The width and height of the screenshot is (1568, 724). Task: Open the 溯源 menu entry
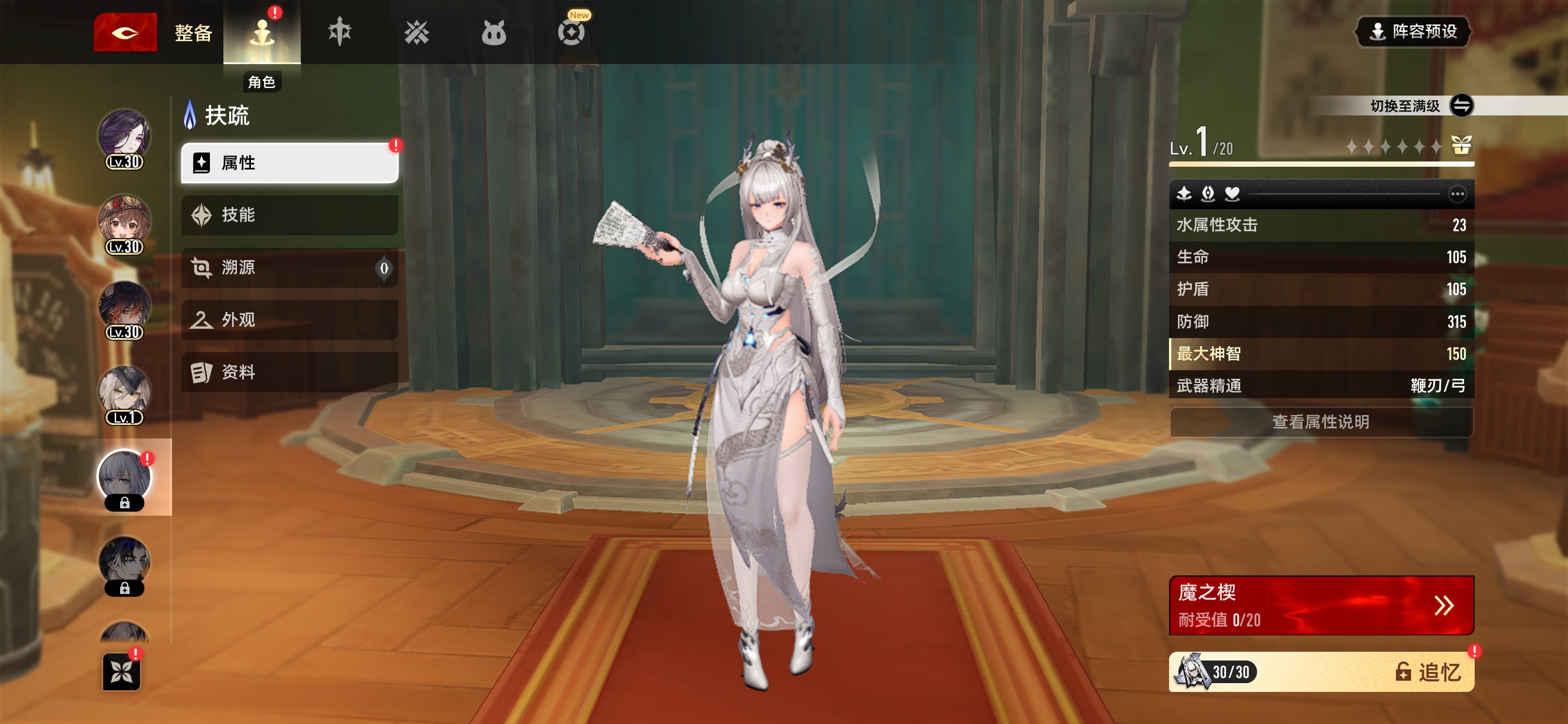coord(290,268)
